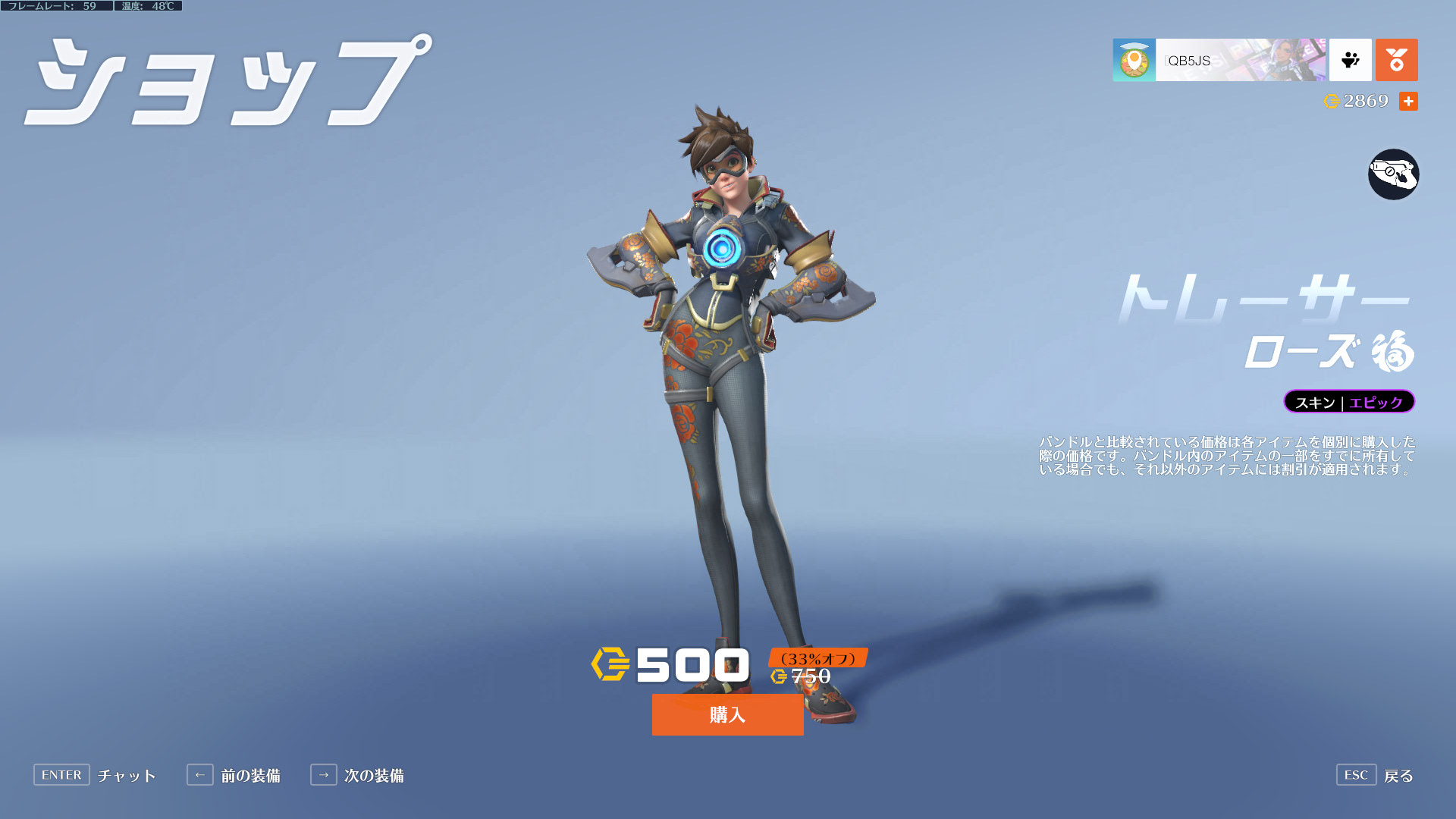Add more coins with the plus button
This screenshot has height=819, width=1456.
(x=1408, y=101)
